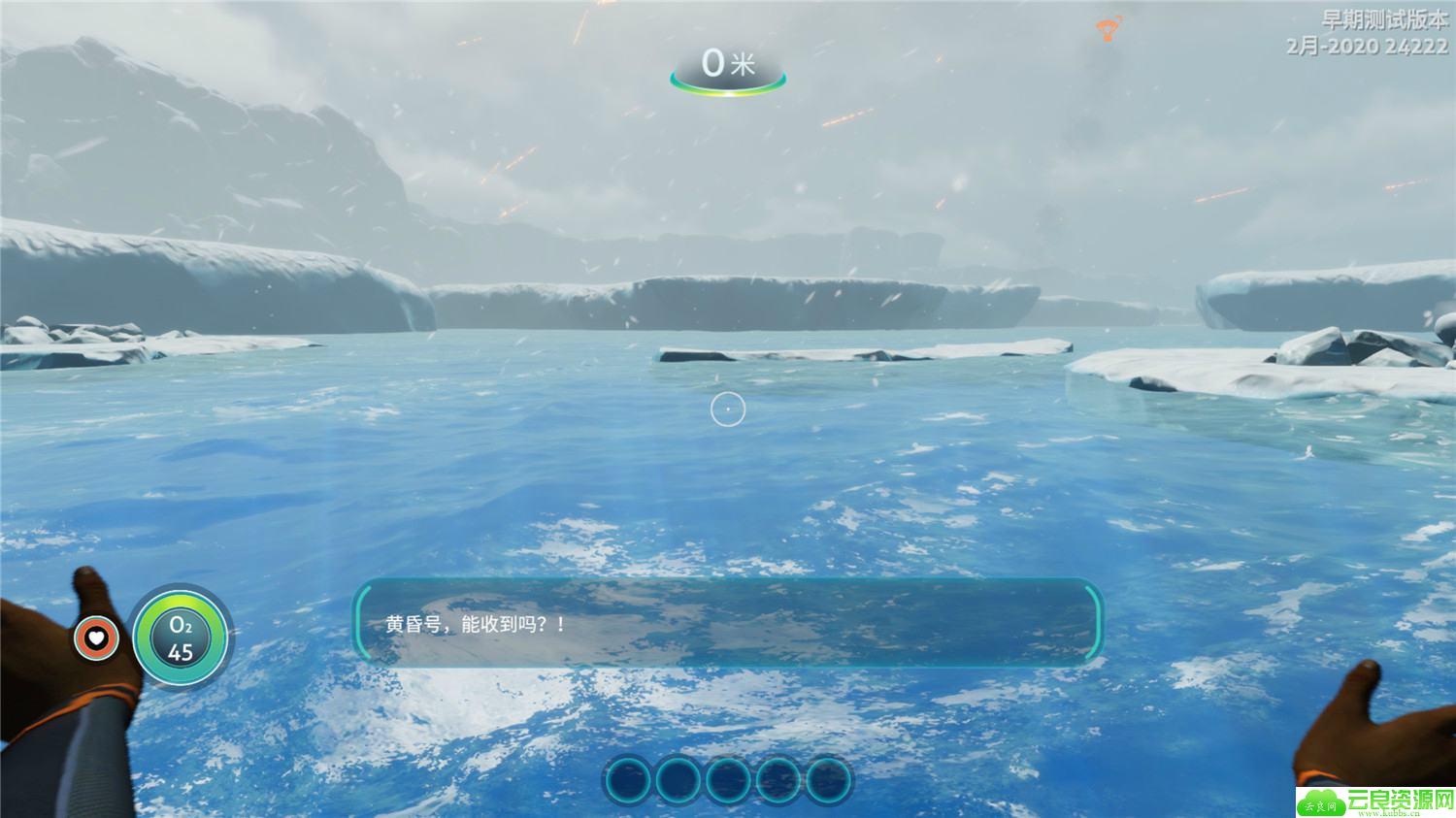Click the orange signal beacon icon

point(1107,29)
